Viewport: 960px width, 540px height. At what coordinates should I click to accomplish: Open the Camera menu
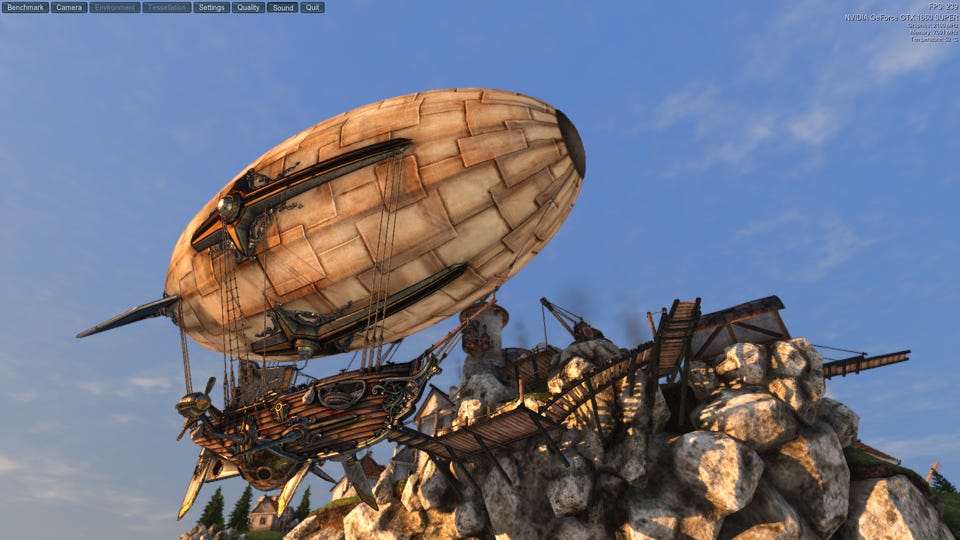[69, 7]
